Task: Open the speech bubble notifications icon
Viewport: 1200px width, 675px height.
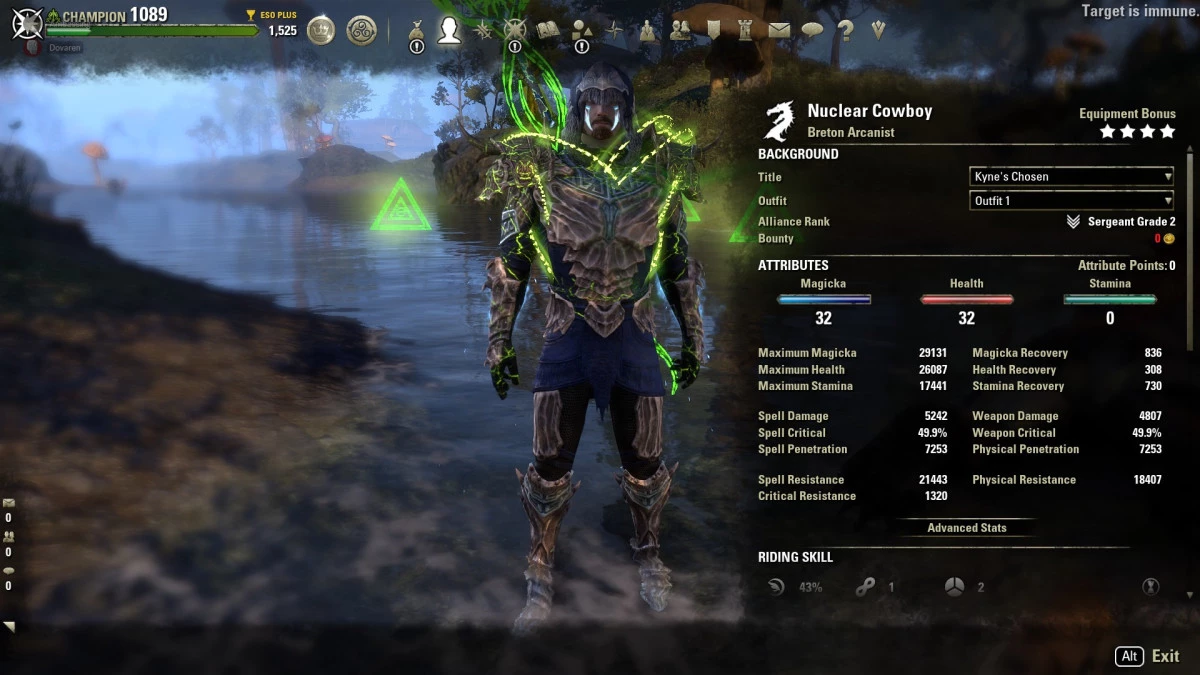Action: coord(812,30)
